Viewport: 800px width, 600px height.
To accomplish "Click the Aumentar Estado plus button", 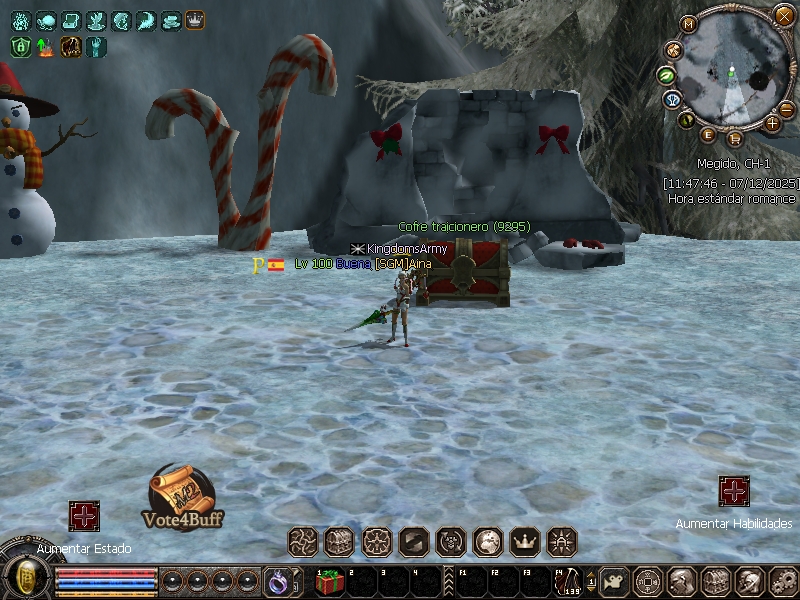I will tap(84, 516).
